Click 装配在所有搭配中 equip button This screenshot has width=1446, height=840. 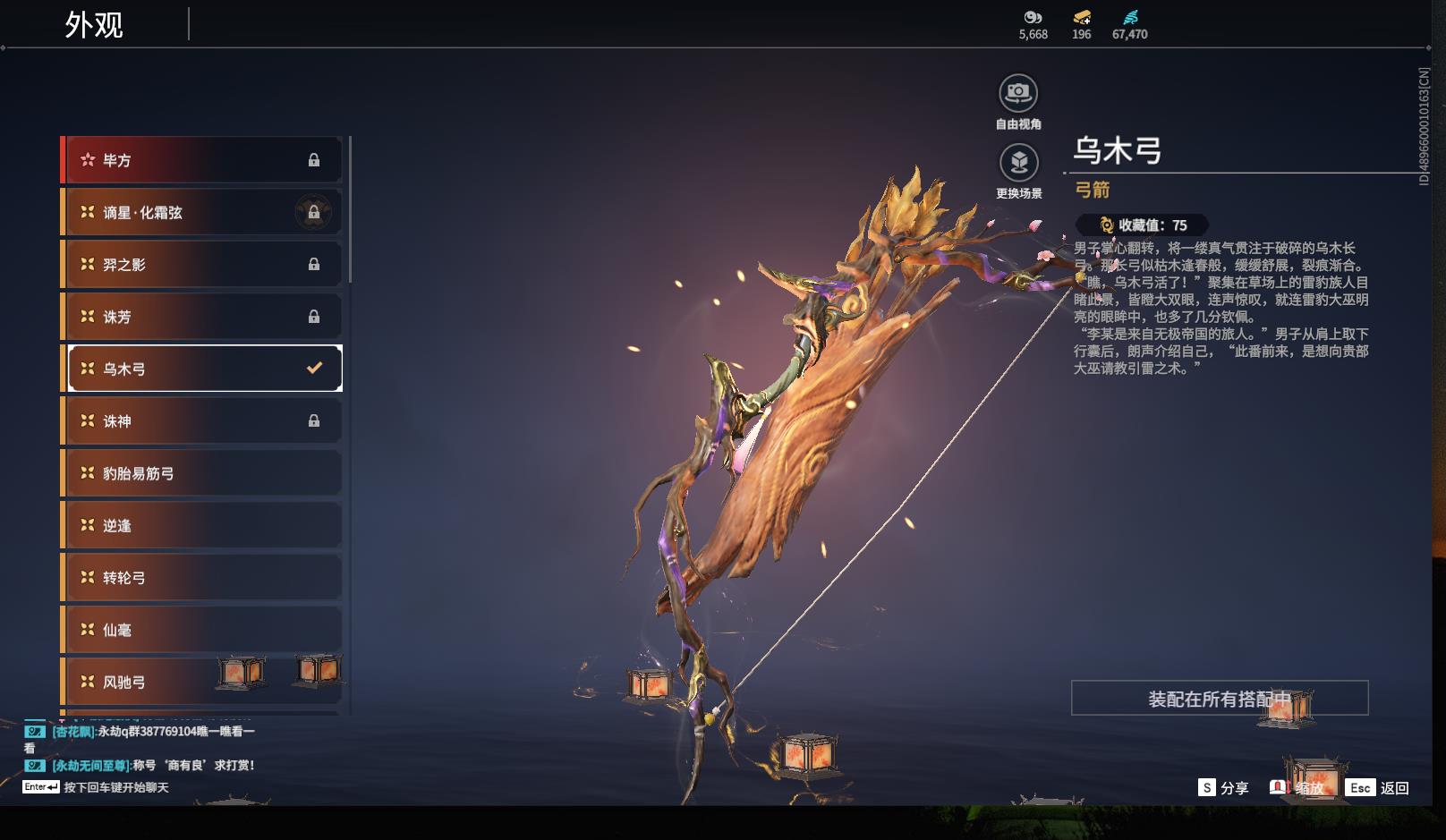(1219, 699)
